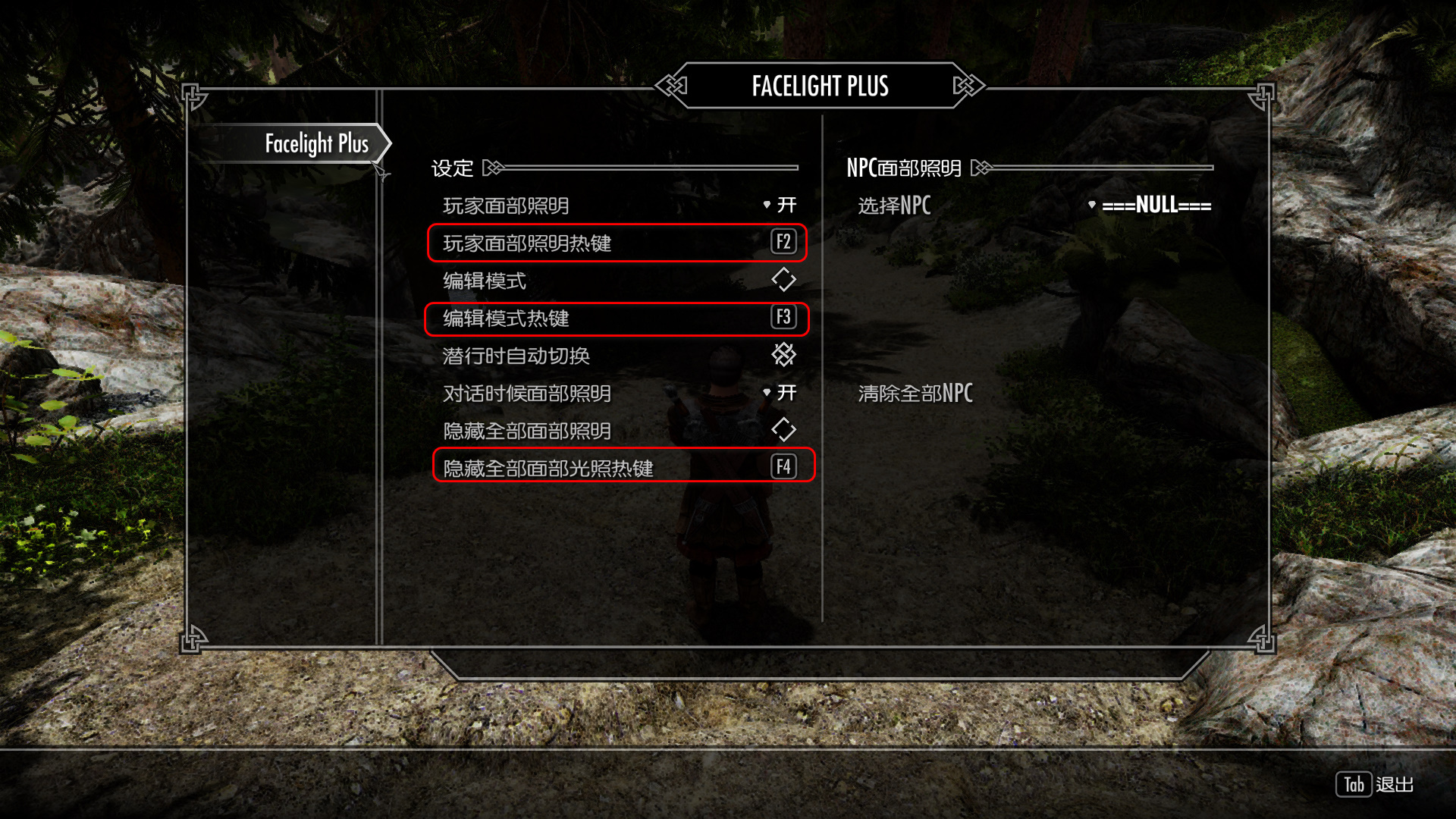This screenshot has height=819, width=1456.
Task: Click 清除全部NPC to clear NPCs
Action: (x=915, y=394)
